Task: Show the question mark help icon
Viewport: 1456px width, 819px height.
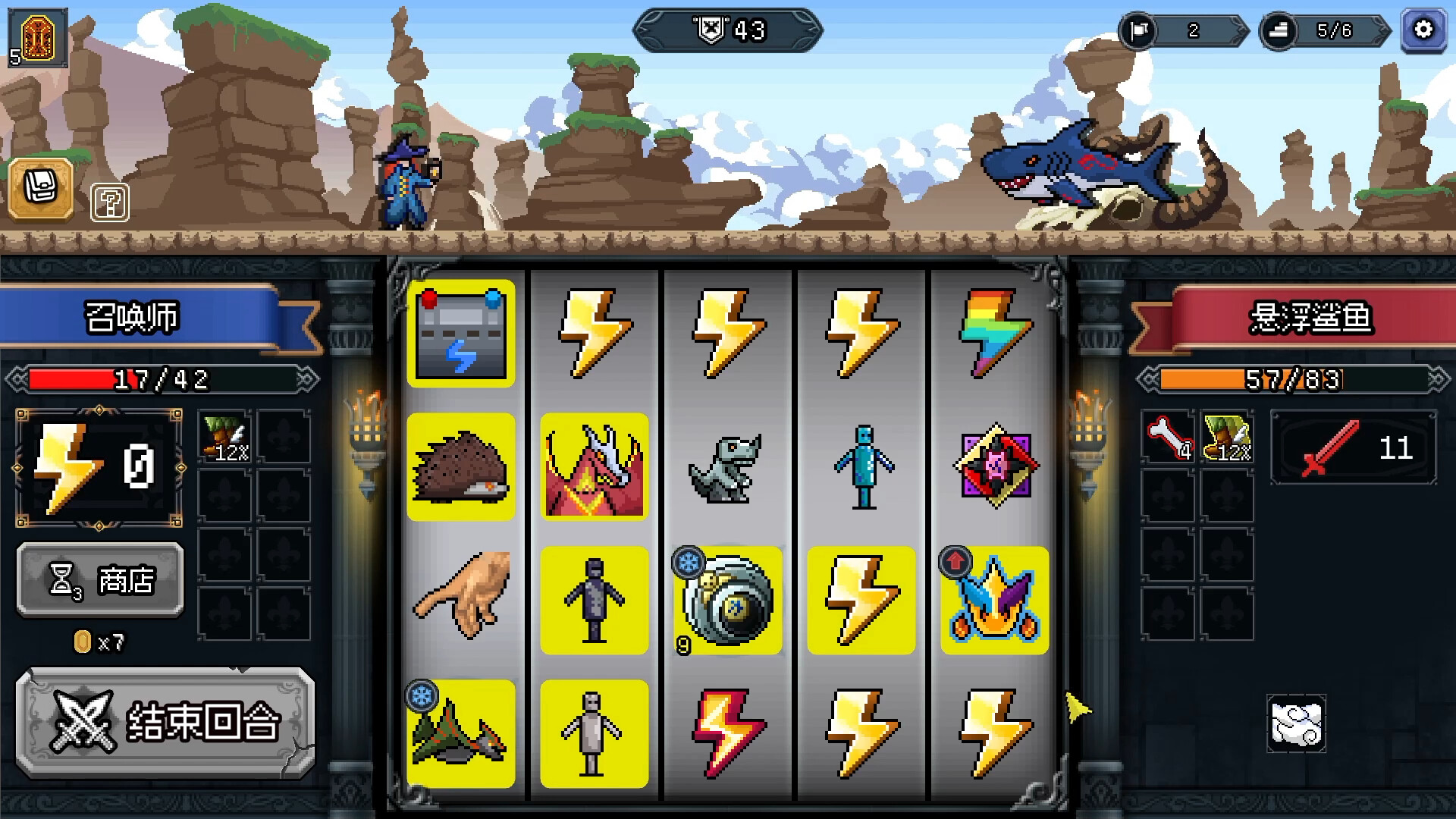Action: coord(110,202)
